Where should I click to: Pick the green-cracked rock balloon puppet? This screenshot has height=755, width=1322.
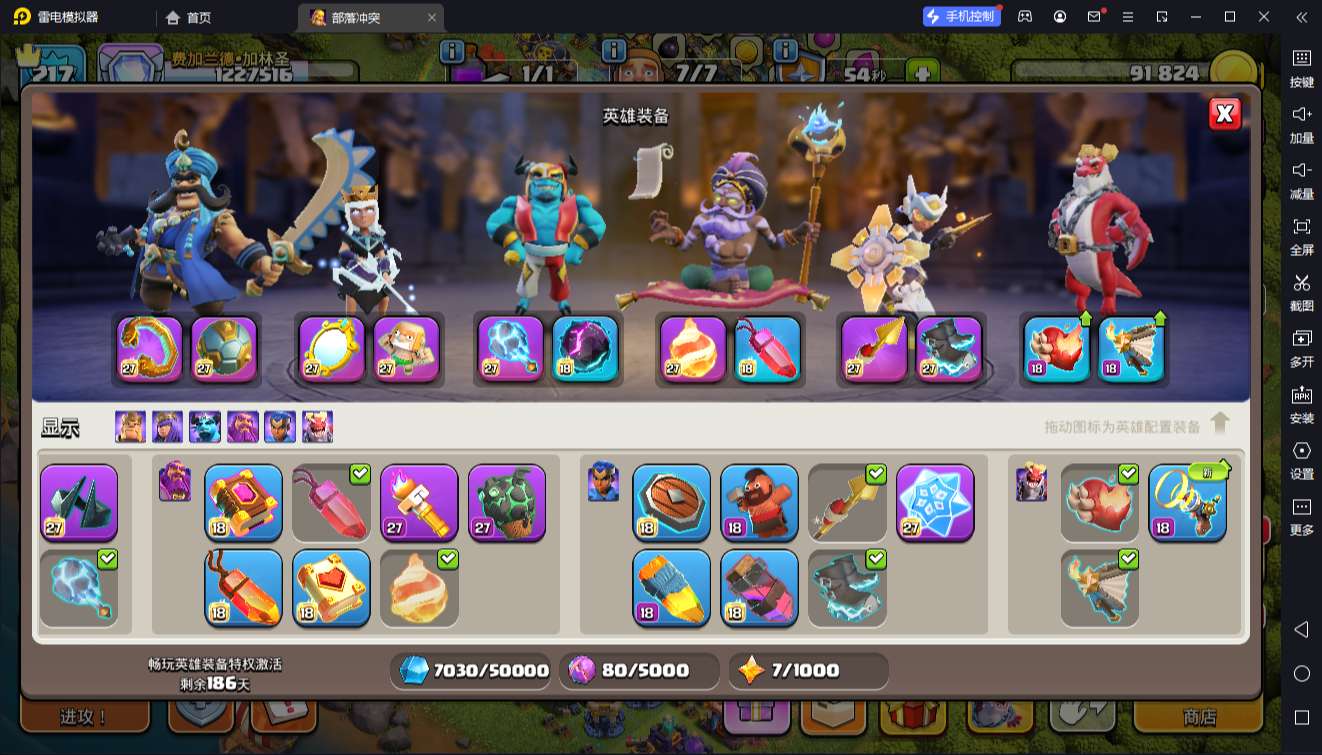(x=507, y=502)
